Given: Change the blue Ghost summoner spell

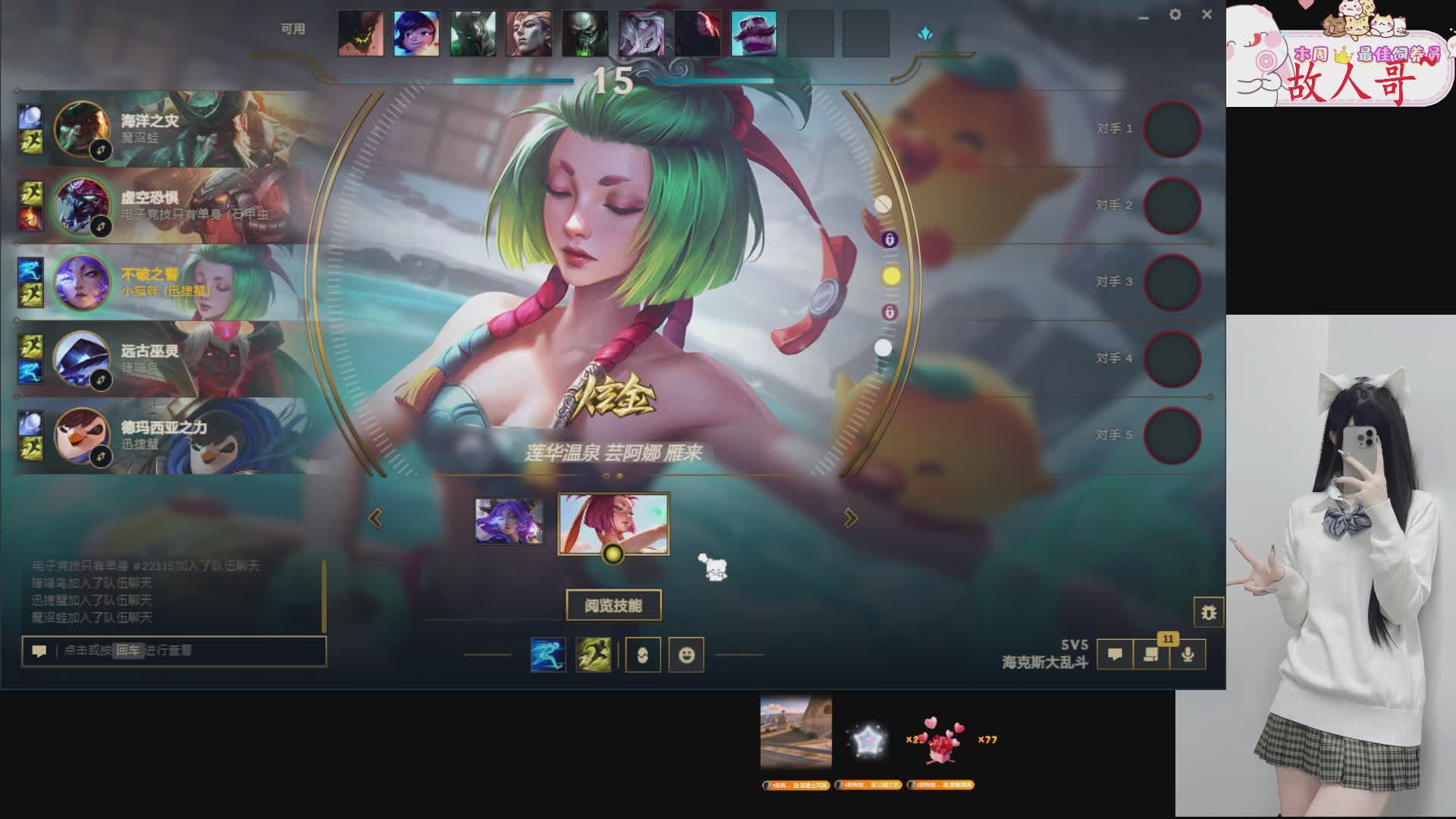Looking at the screenshot, I should (548, 654).
